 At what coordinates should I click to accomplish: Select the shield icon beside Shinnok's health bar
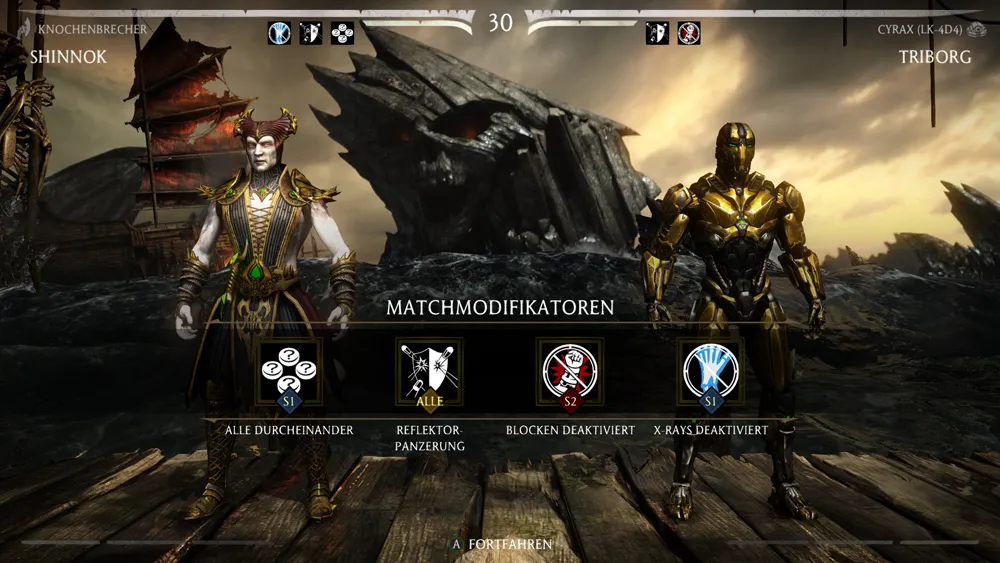pyautogui.click(x=311, y=33)
